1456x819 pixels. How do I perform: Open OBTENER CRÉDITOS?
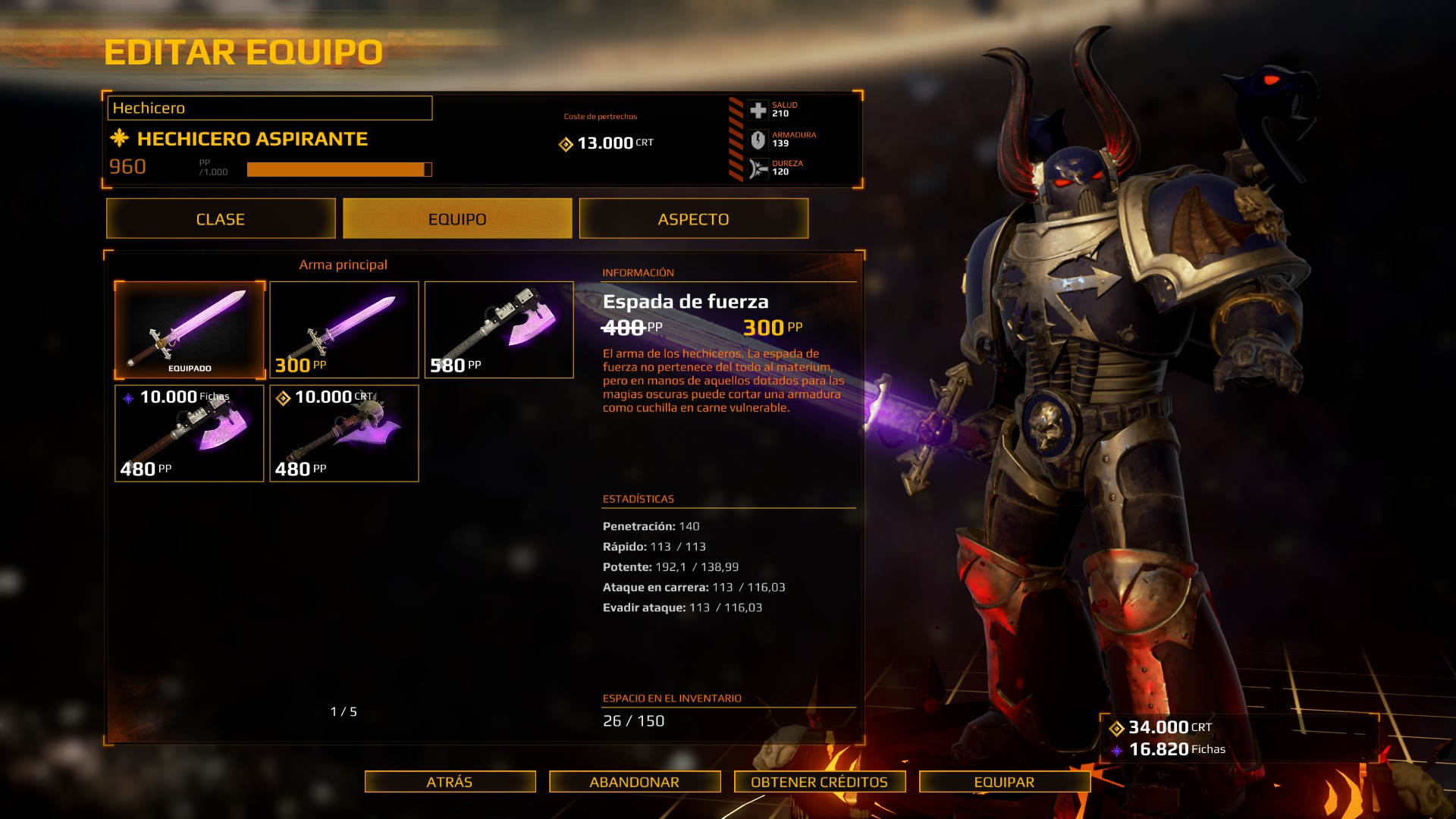819,782
